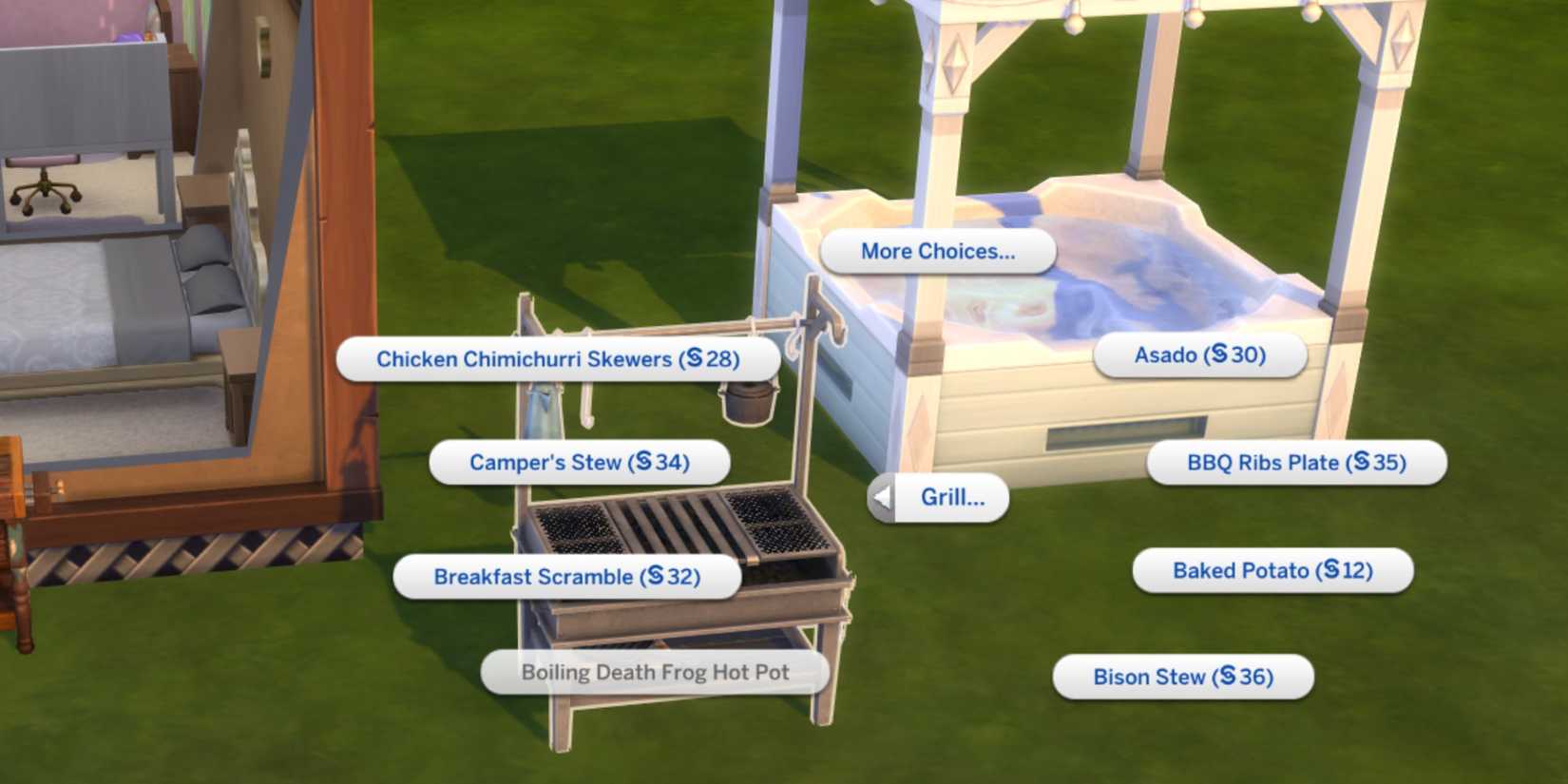Click the back arrow beside Grill

click(879, 496)
